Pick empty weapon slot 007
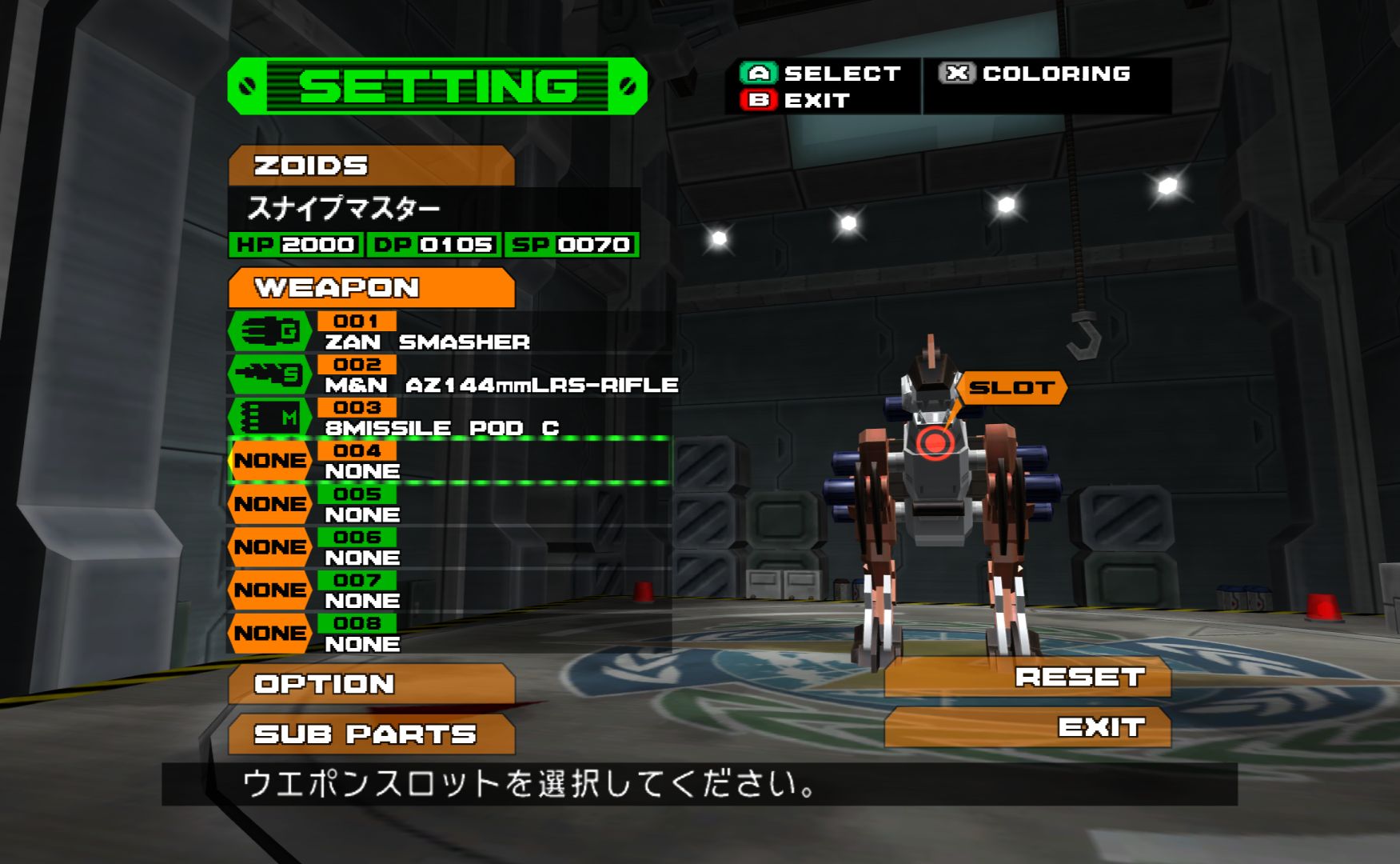This screenshot has width=1400, height=864. pyautogui.click(x=448, y=591)
